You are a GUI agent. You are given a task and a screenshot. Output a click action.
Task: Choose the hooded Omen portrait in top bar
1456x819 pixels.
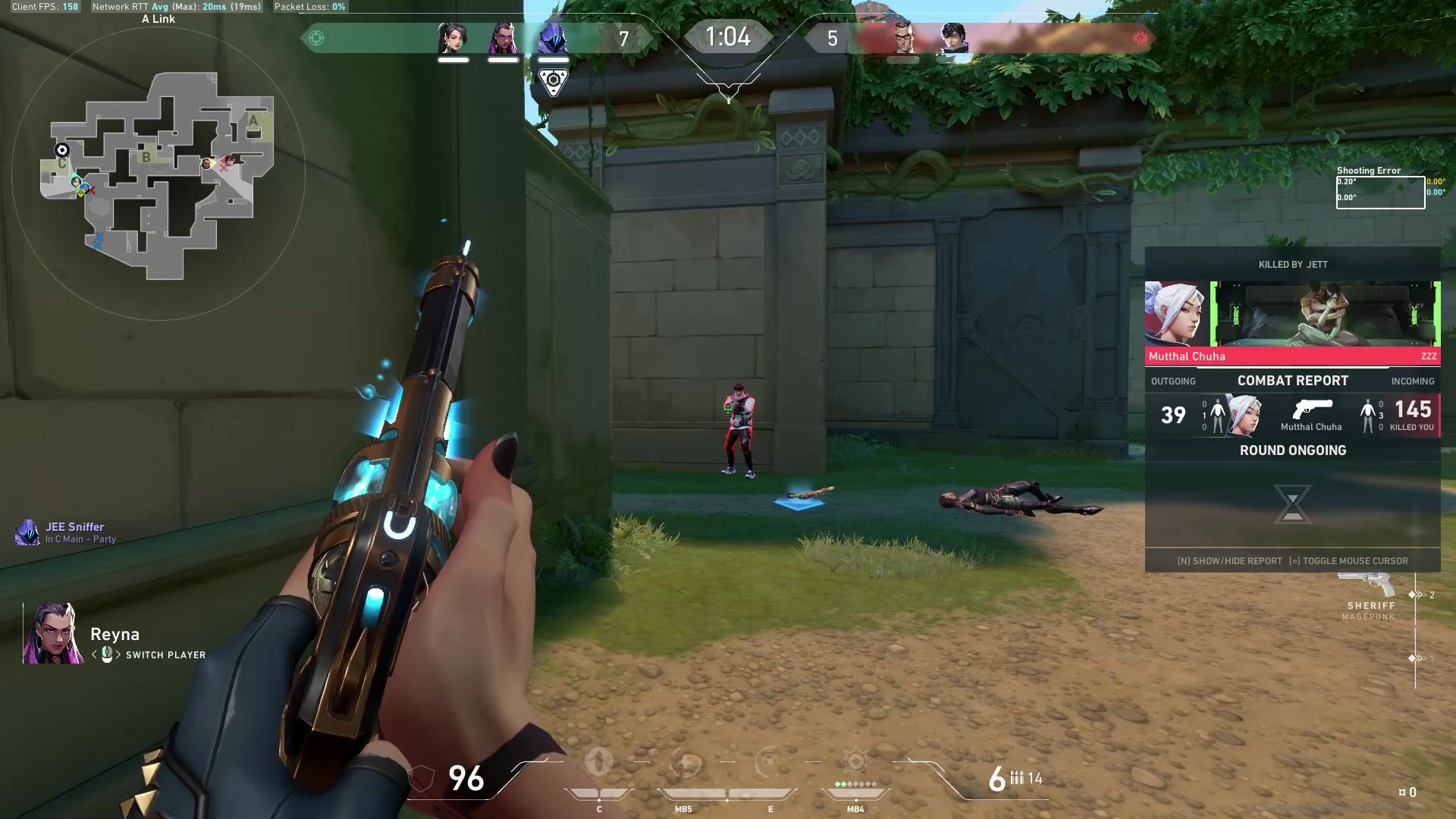click(x=553, y=38)
